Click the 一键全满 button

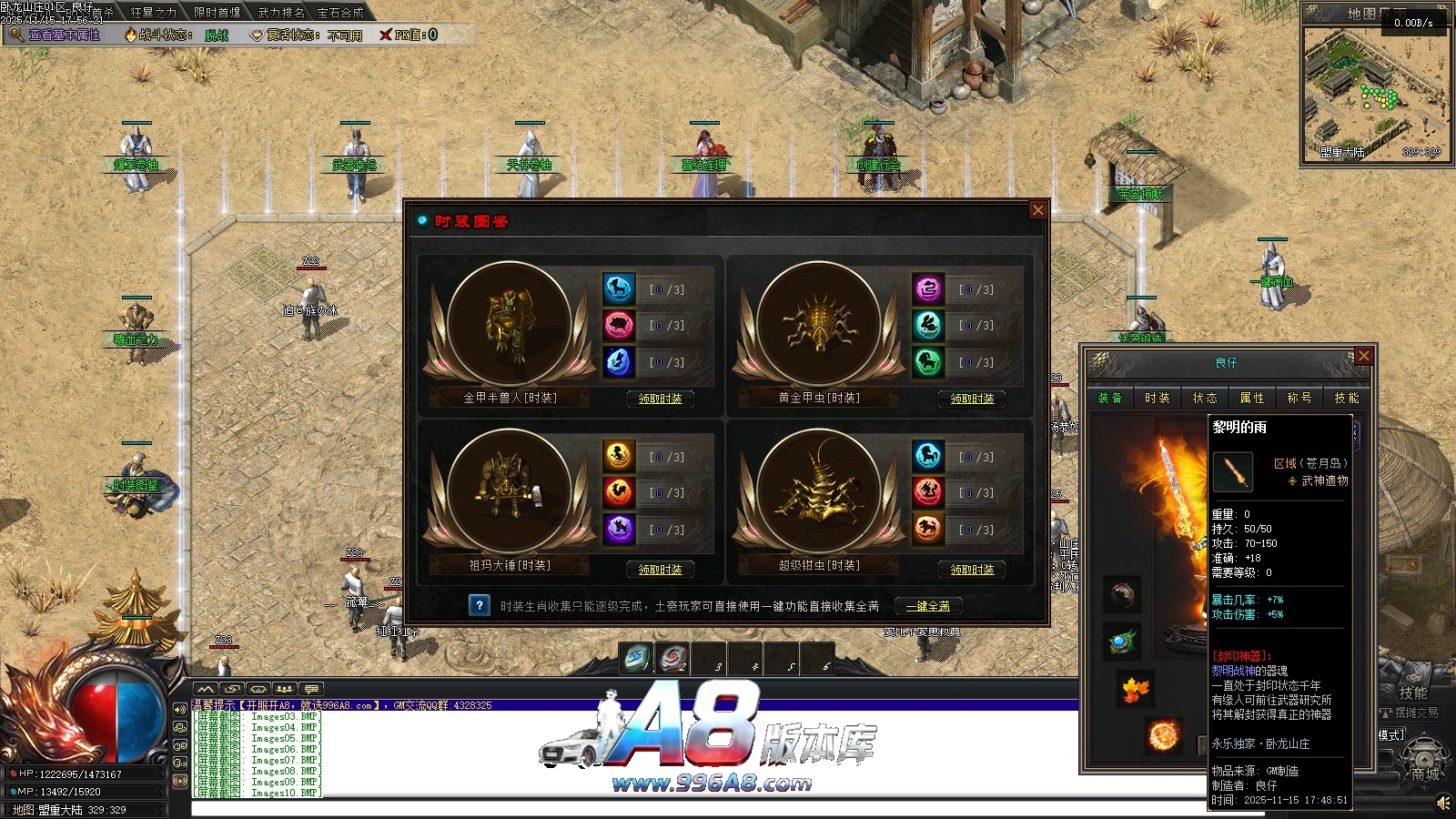click(927, 606)
